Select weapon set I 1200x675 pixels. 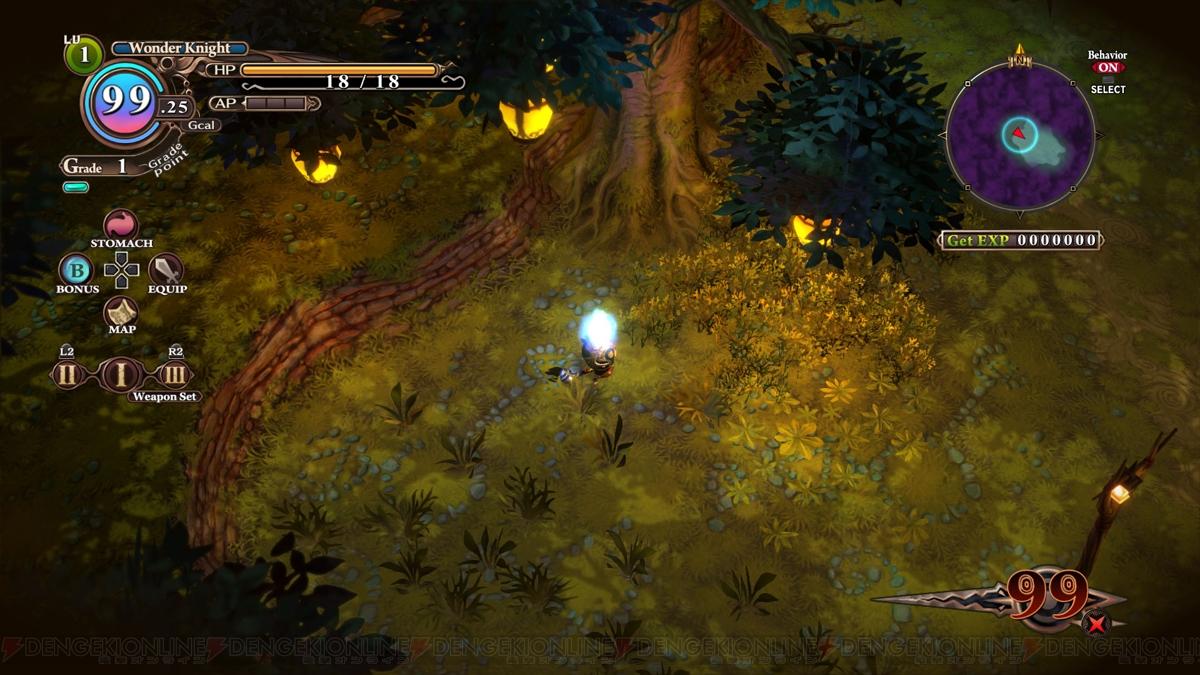[x=121, y=375]
